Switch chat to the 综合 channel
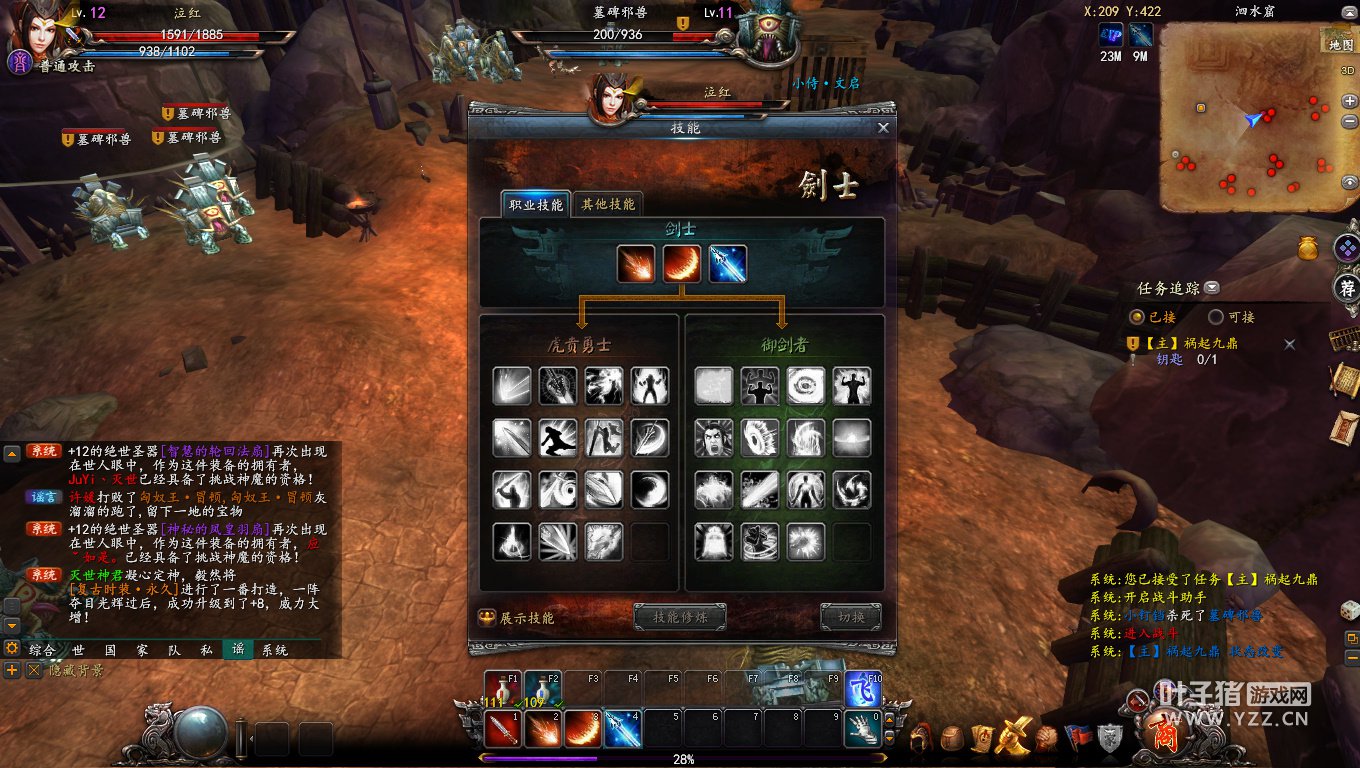The image size is (1360, 768). 42,650
